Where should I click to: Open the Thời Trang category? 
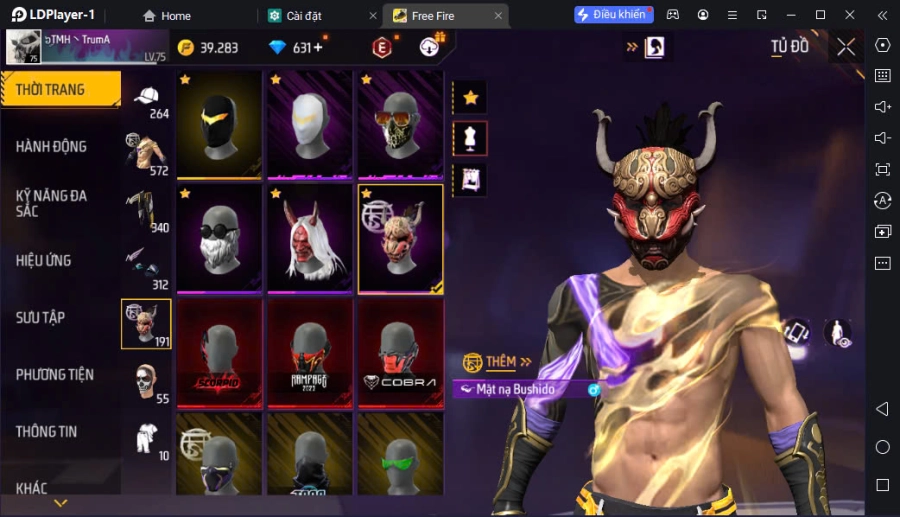coord(60,89)
